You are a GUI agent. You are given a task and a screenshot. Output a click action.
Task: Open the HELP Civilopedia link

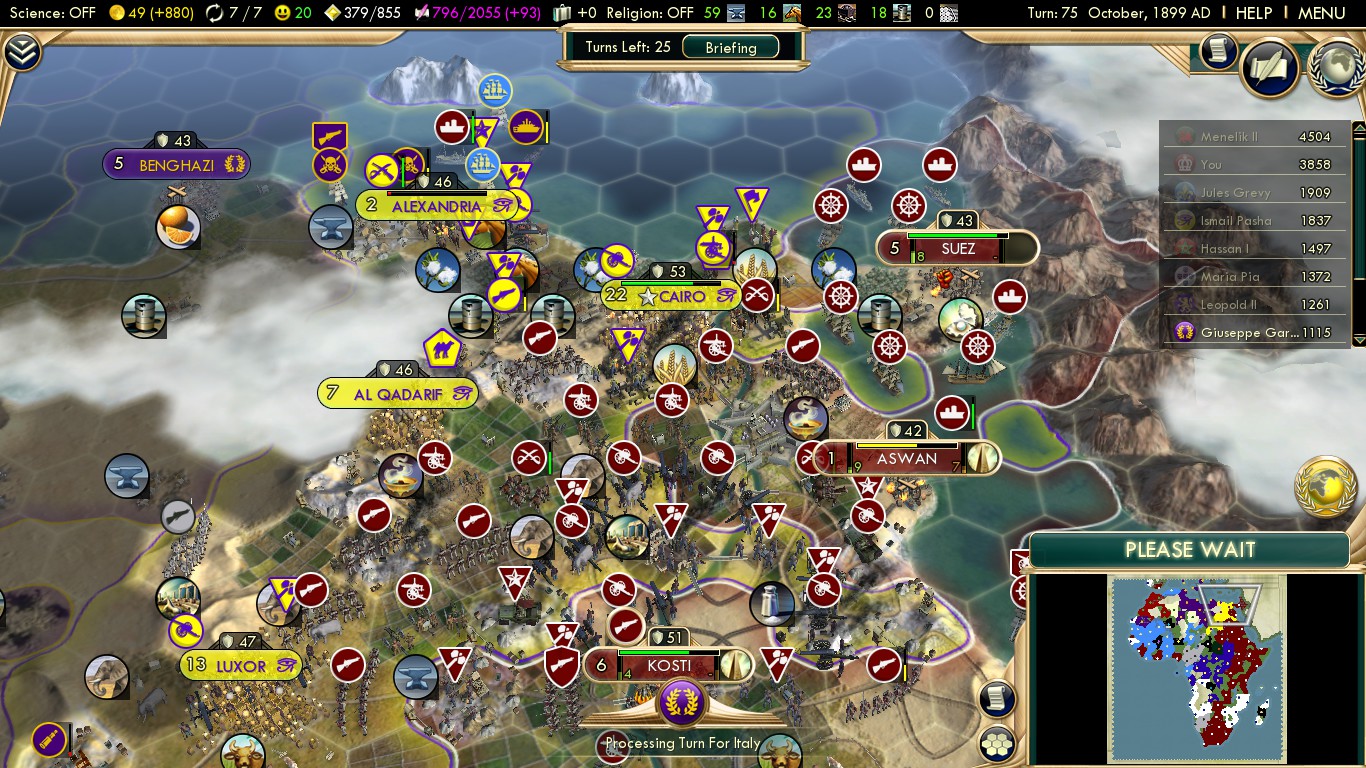coord(1253,13)
